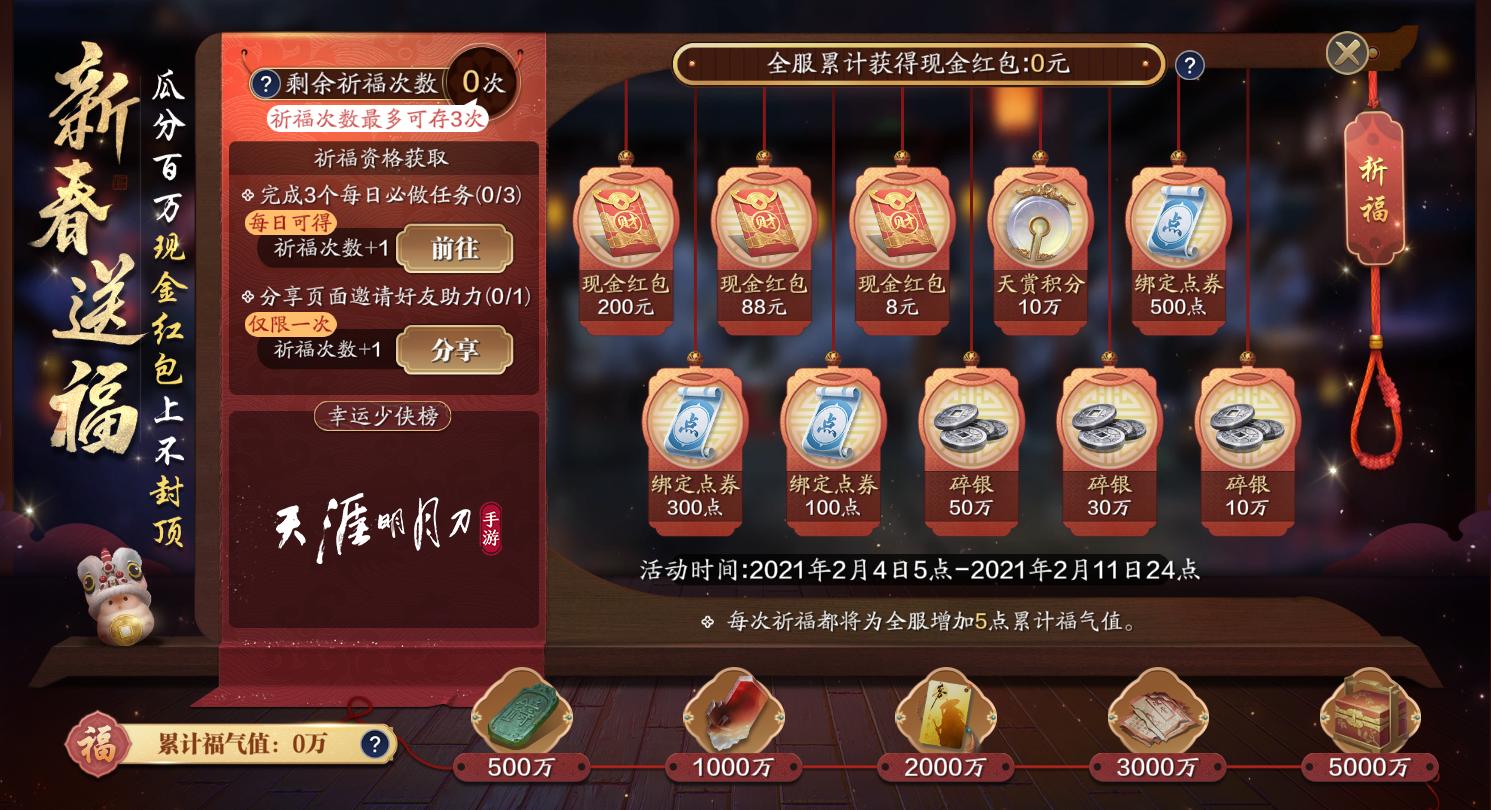Screen dimensions: 1491x810
Task: Click the 累计福气值 progress bar
Action: 250,740
